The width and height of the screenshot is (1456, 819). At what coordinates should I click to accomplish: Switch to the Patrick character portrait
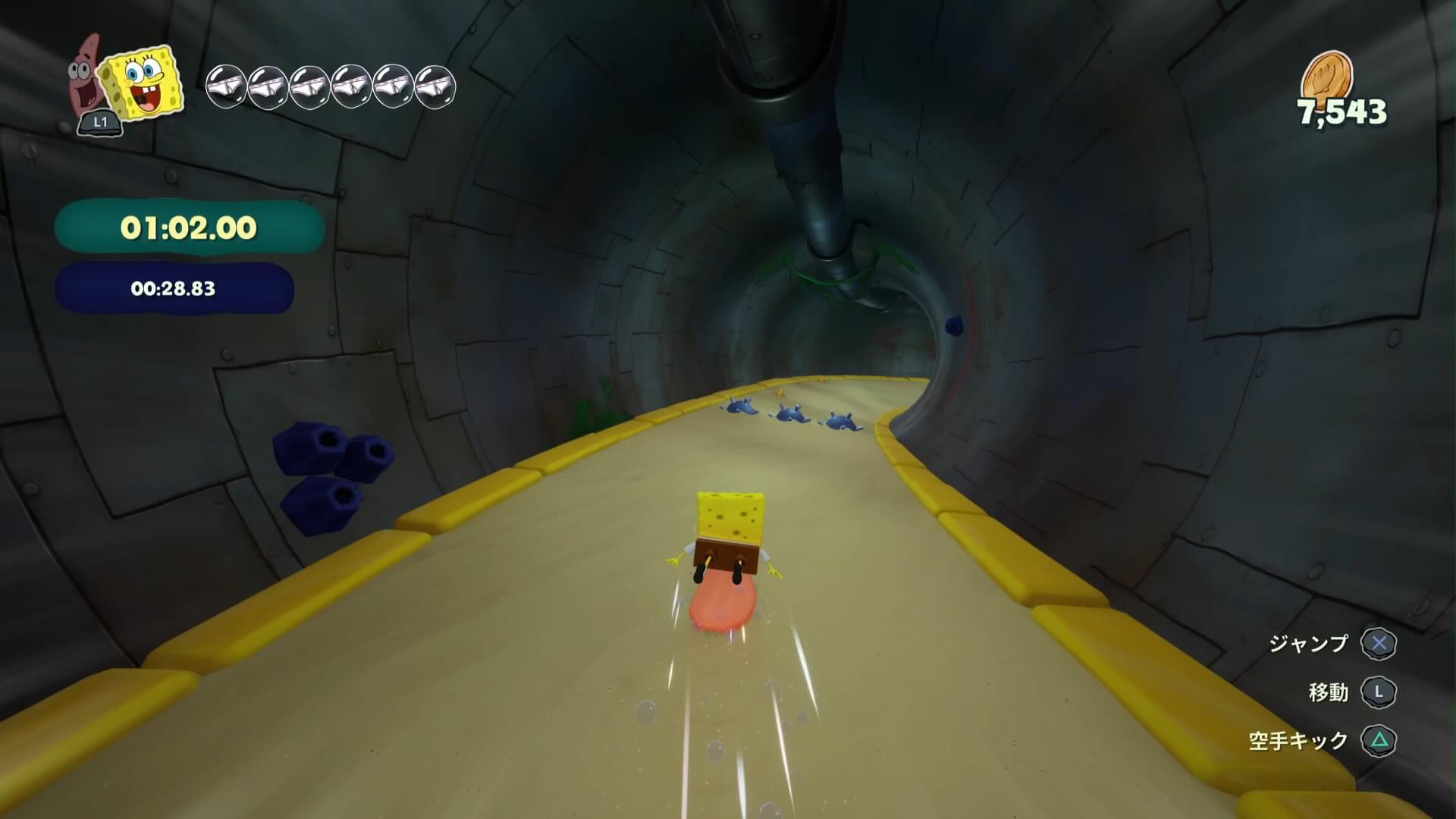[x=85, y=73]
